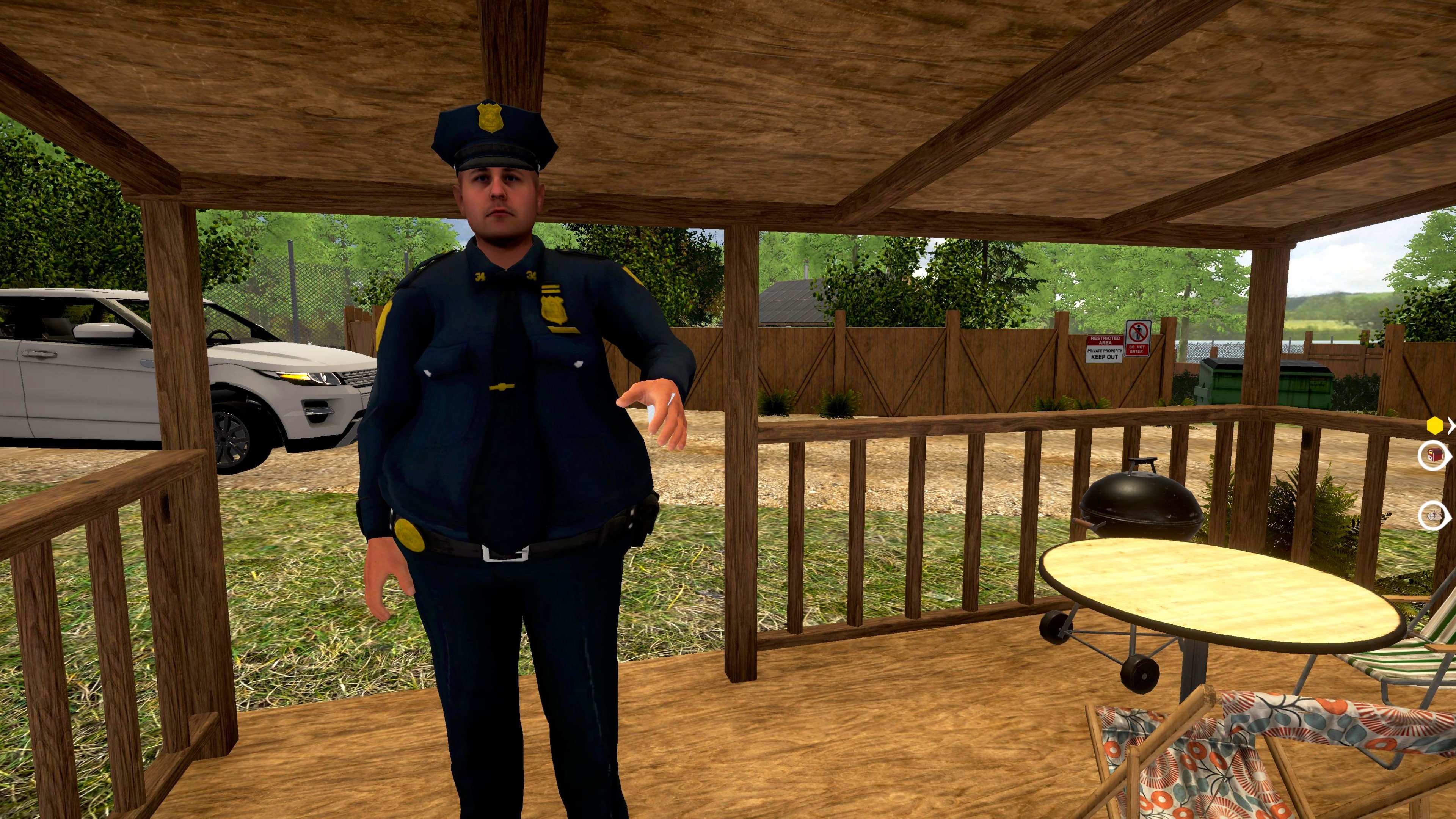
Task: Open the yellow hexagon objective icon
Action: [1435, 425]
